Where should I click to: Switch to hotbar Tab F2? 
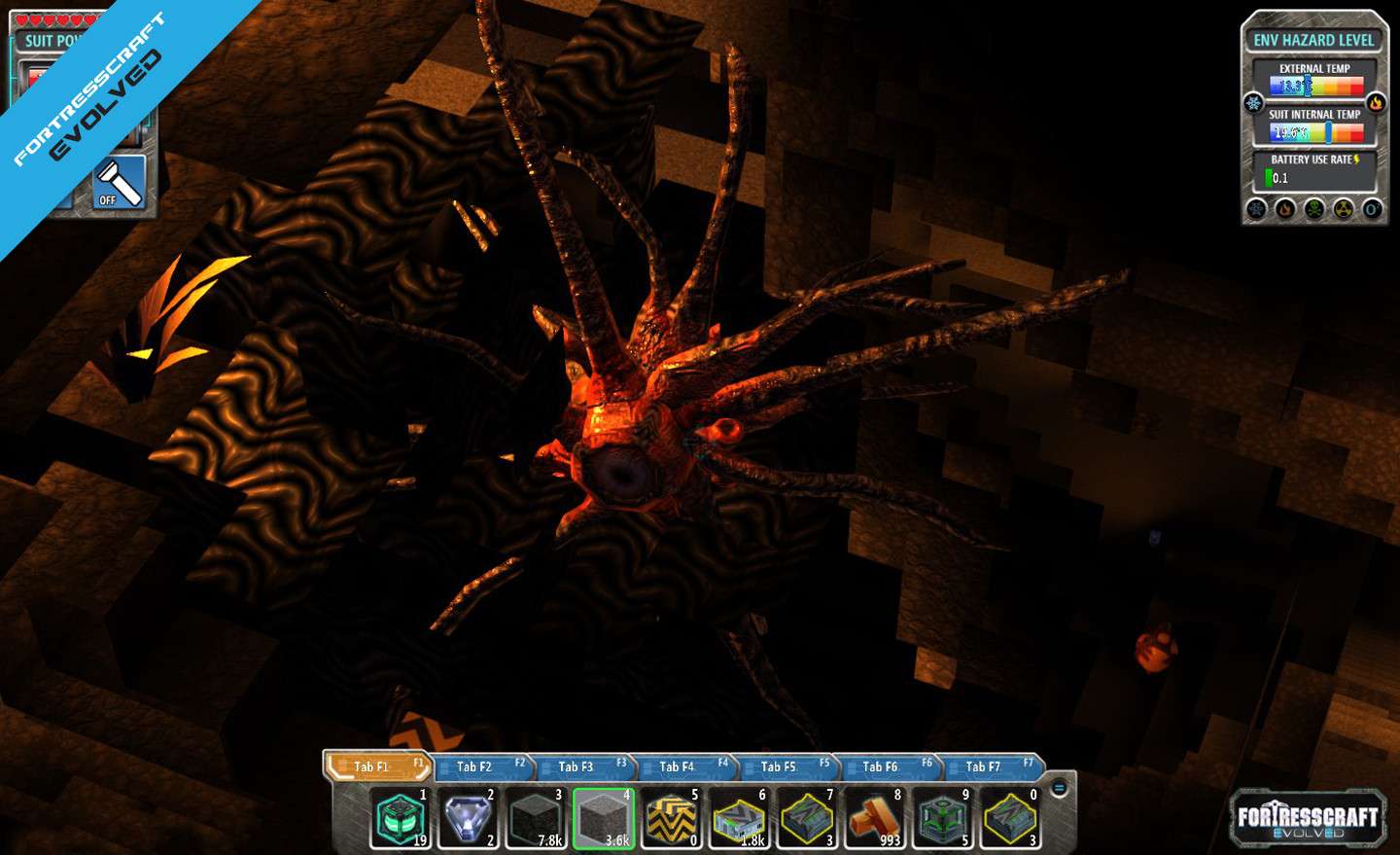(x=477, y=766)
